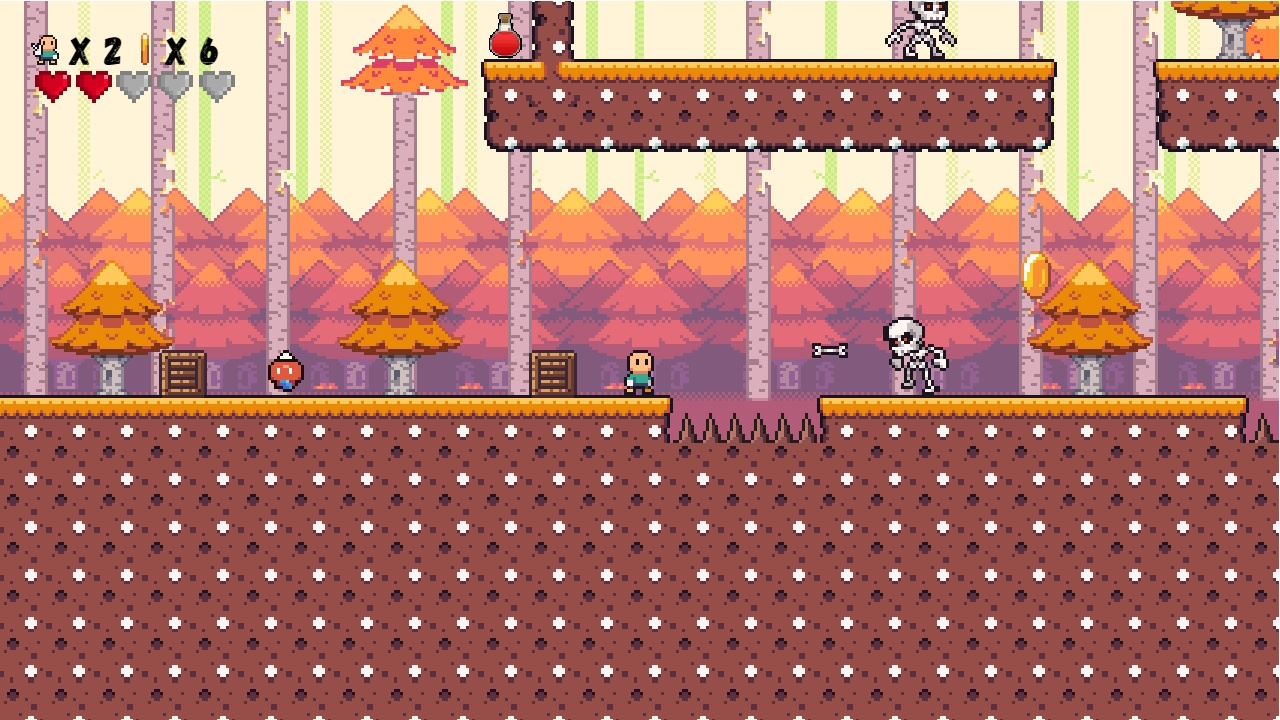This screenshot has height=720, width=1280.
Task: Click the wooden crate beside the player
Action: click(551, 372)
